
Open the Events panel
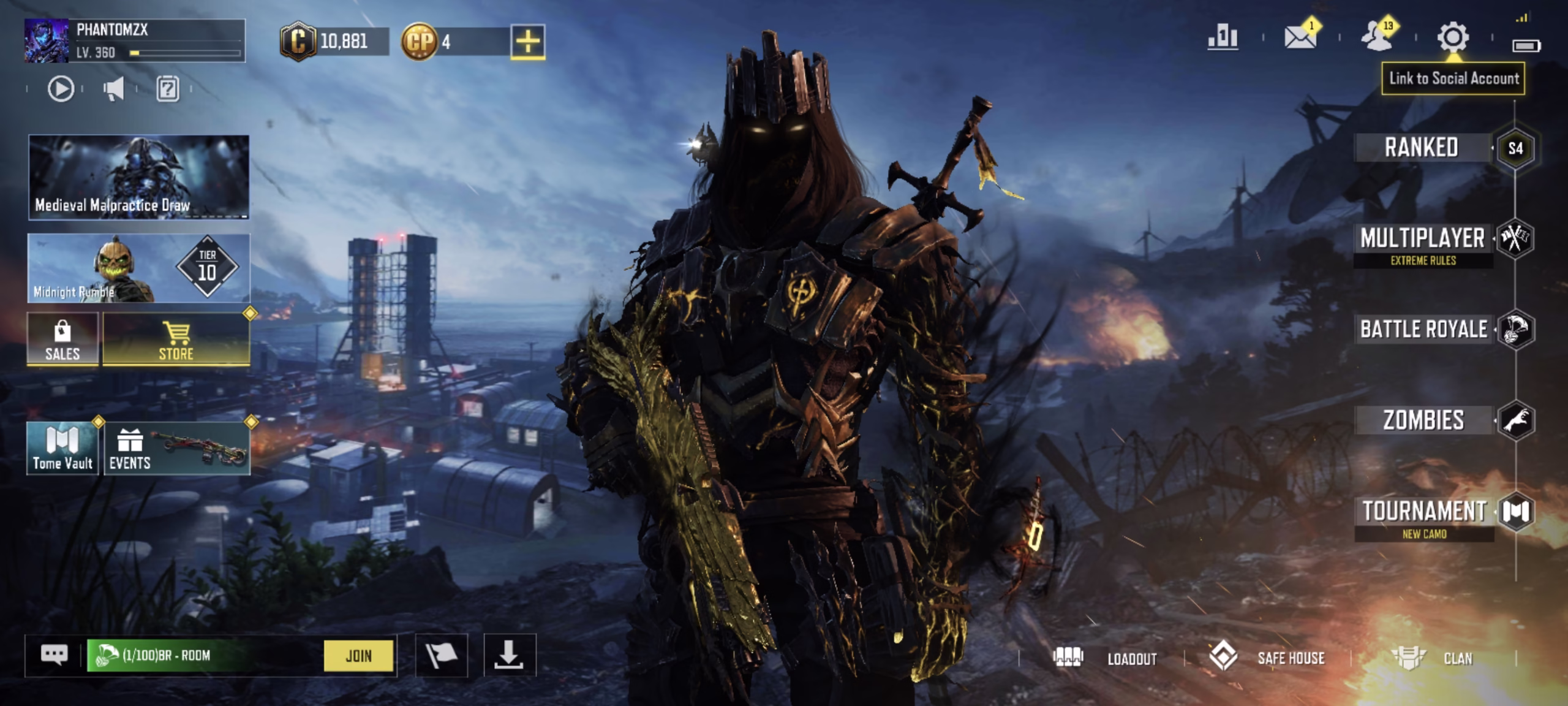(176, 449)
